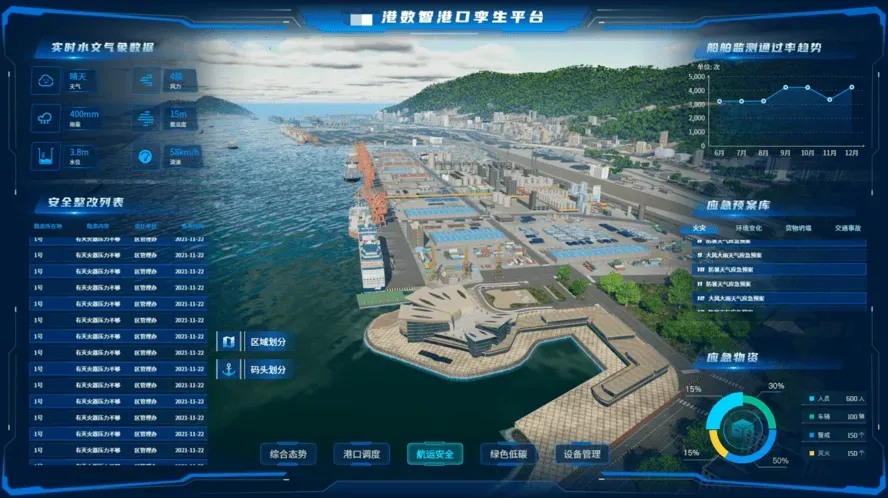Select the 风力 wind icon

147,80
